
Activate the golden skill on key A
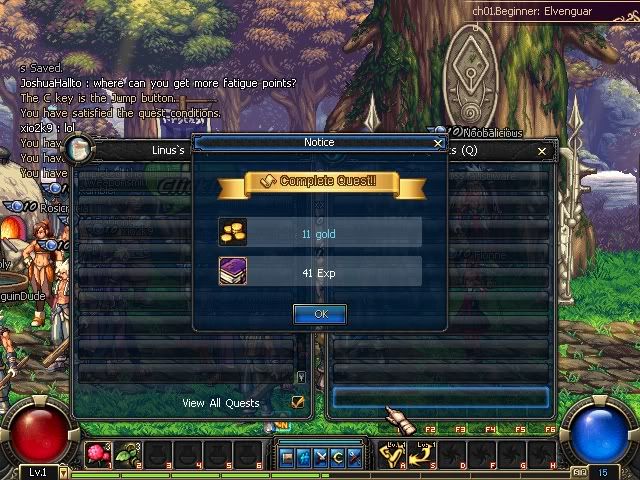click(392, 456)
